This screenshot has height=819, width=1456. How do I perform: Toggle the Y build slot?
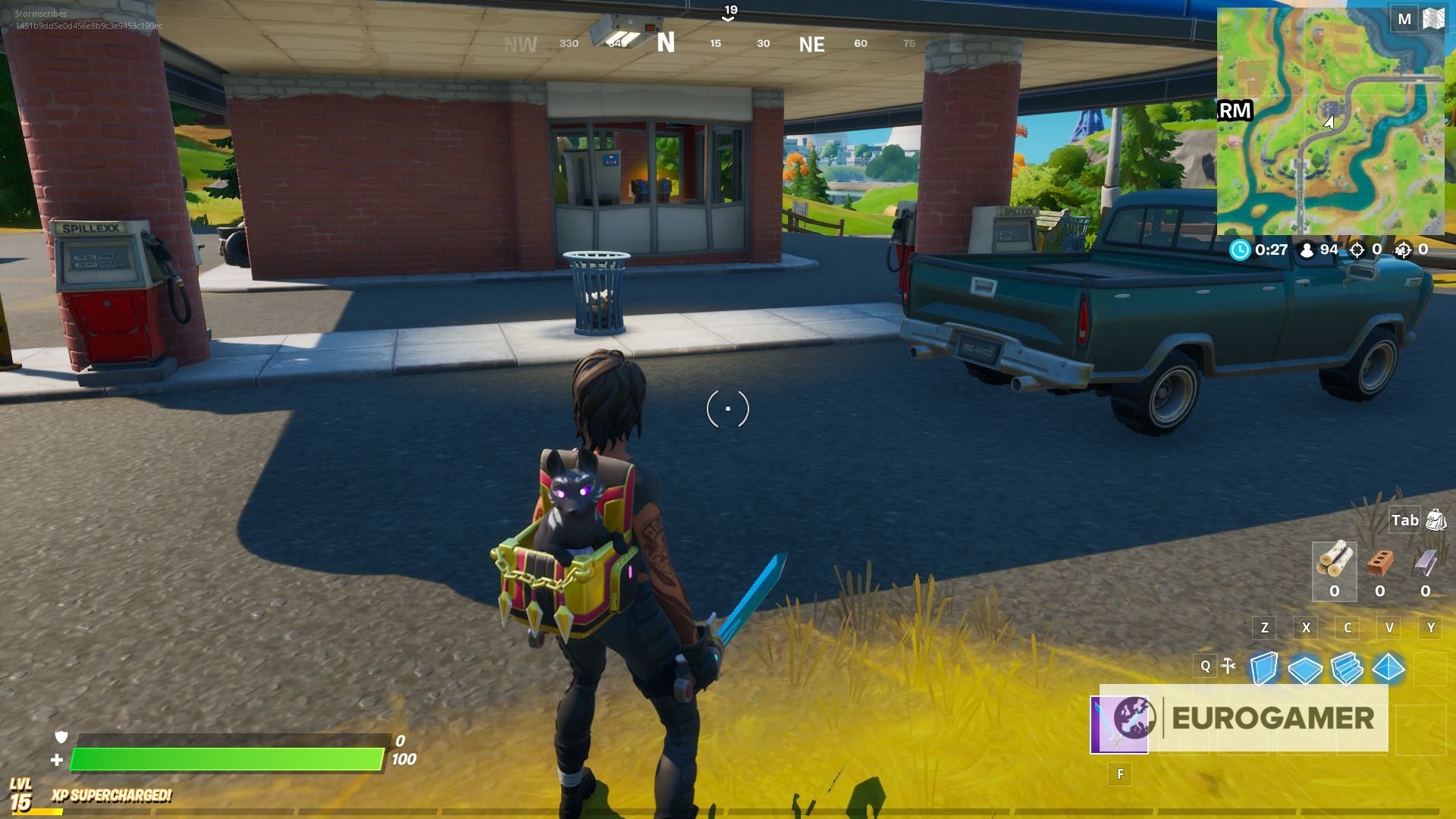1430,628
